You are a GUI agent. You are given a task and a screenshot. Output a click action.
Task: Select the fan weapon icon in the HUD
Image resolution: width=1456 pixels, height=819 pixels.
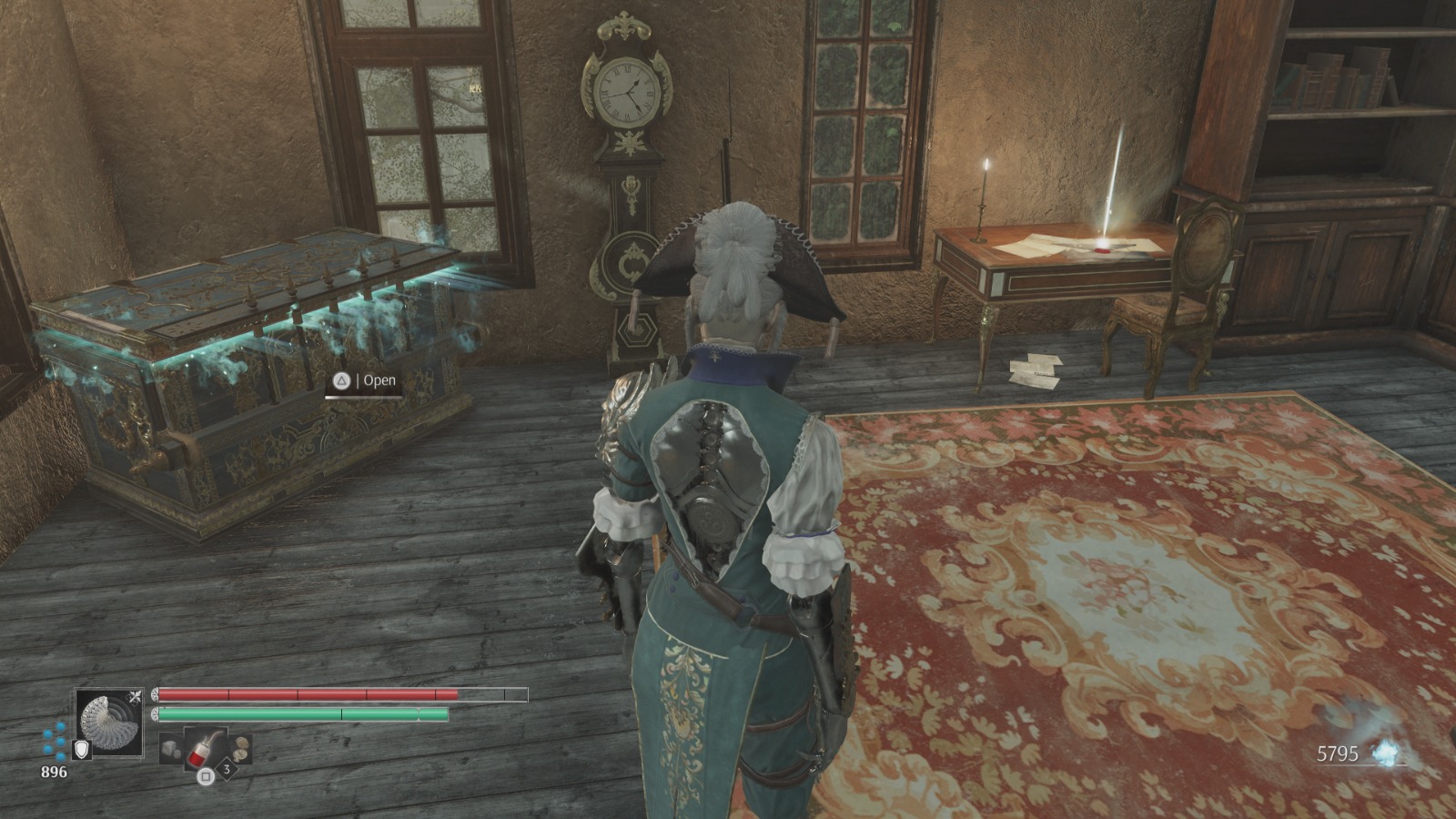tap(109, 721)
